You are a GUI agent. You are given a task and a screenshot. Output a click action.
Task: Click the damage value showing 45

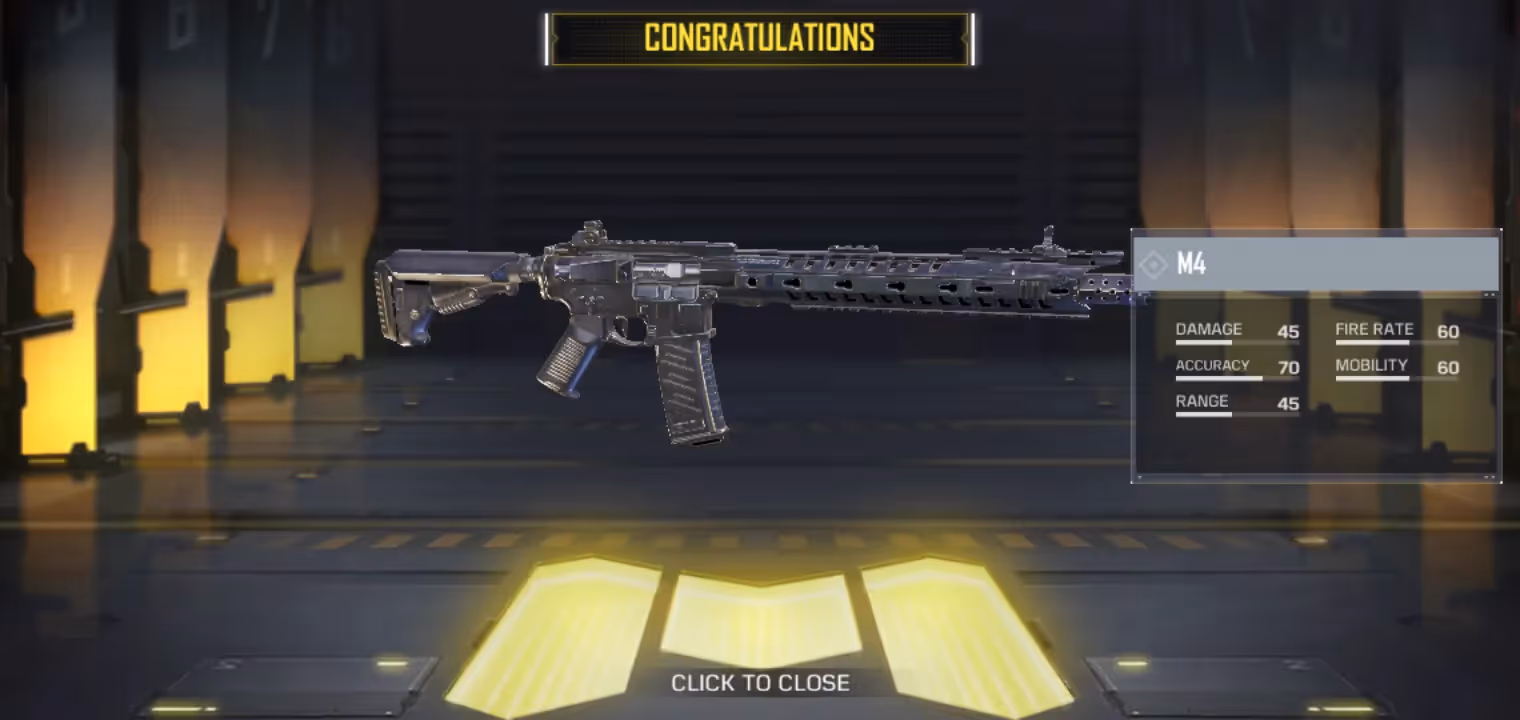1288,332
